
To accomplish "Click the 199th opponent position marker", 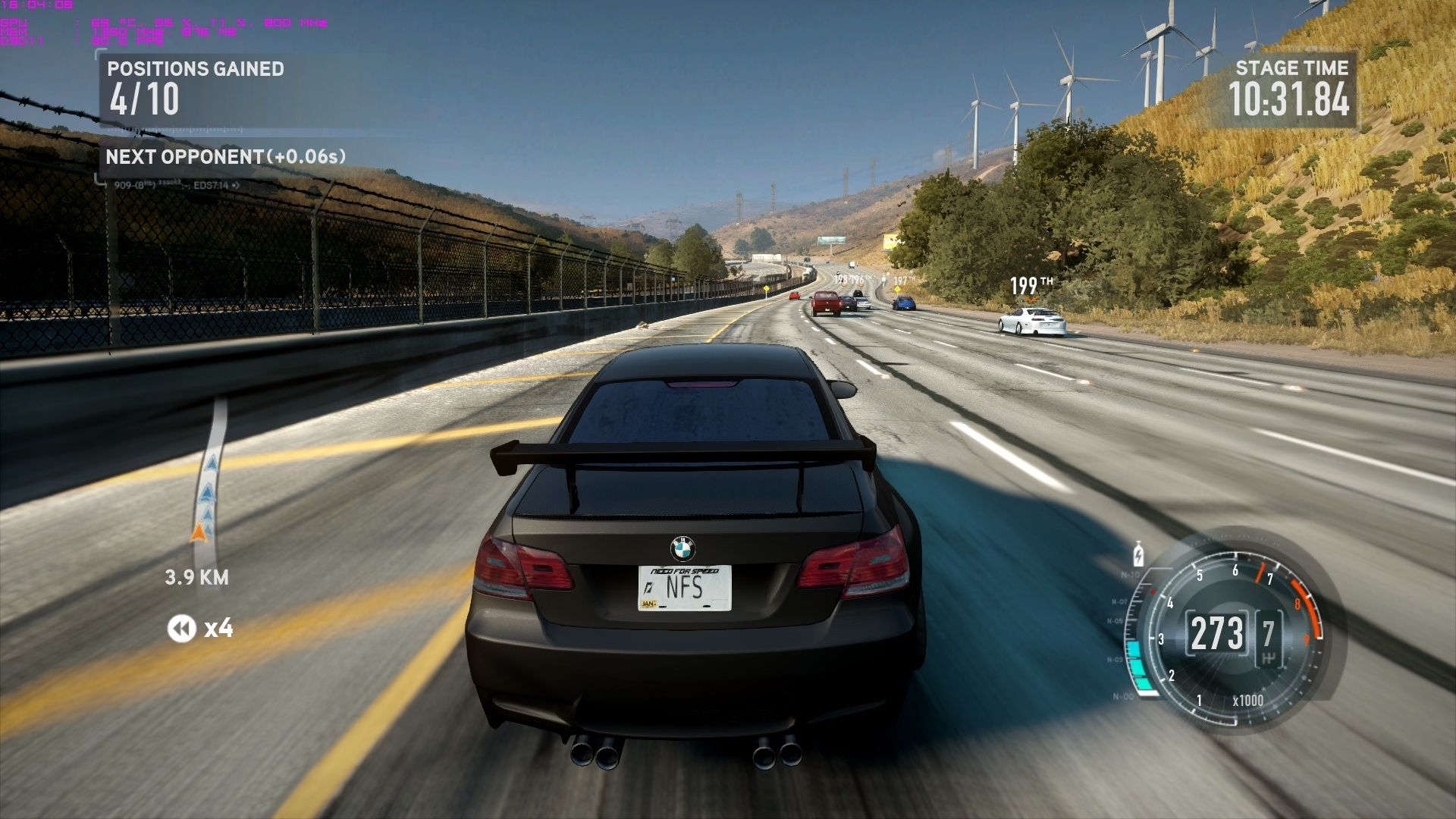I will pyautogui.click(x=1031, y=286).
